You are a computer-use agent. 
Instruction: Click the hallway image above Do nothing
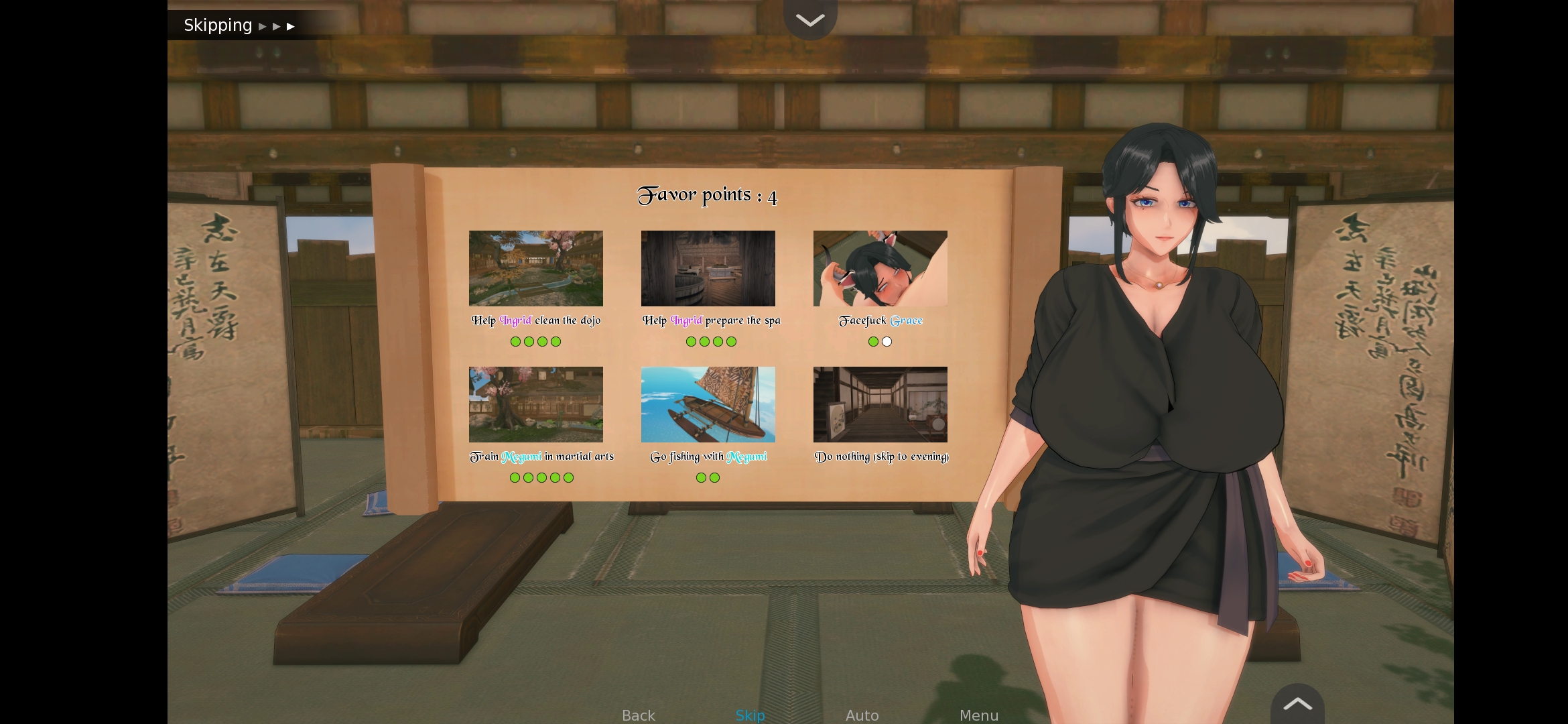(x=880, y=404)
